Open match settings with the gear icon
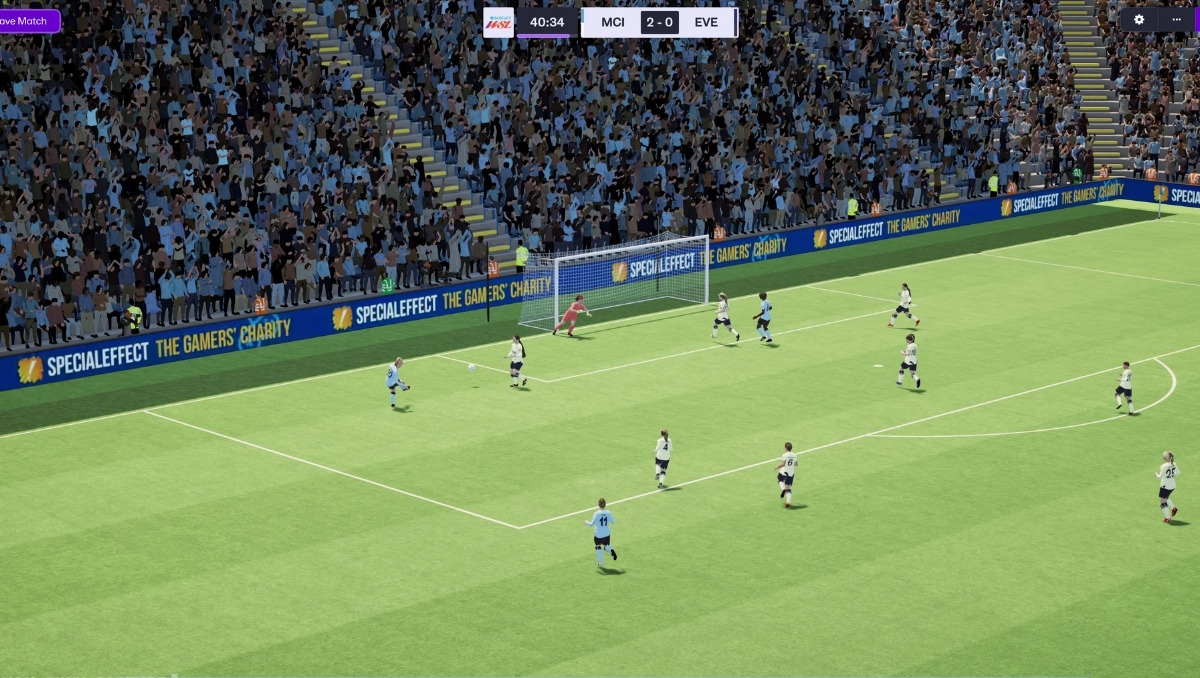This screenshot has height=678, width=1200. [1138, 20]
